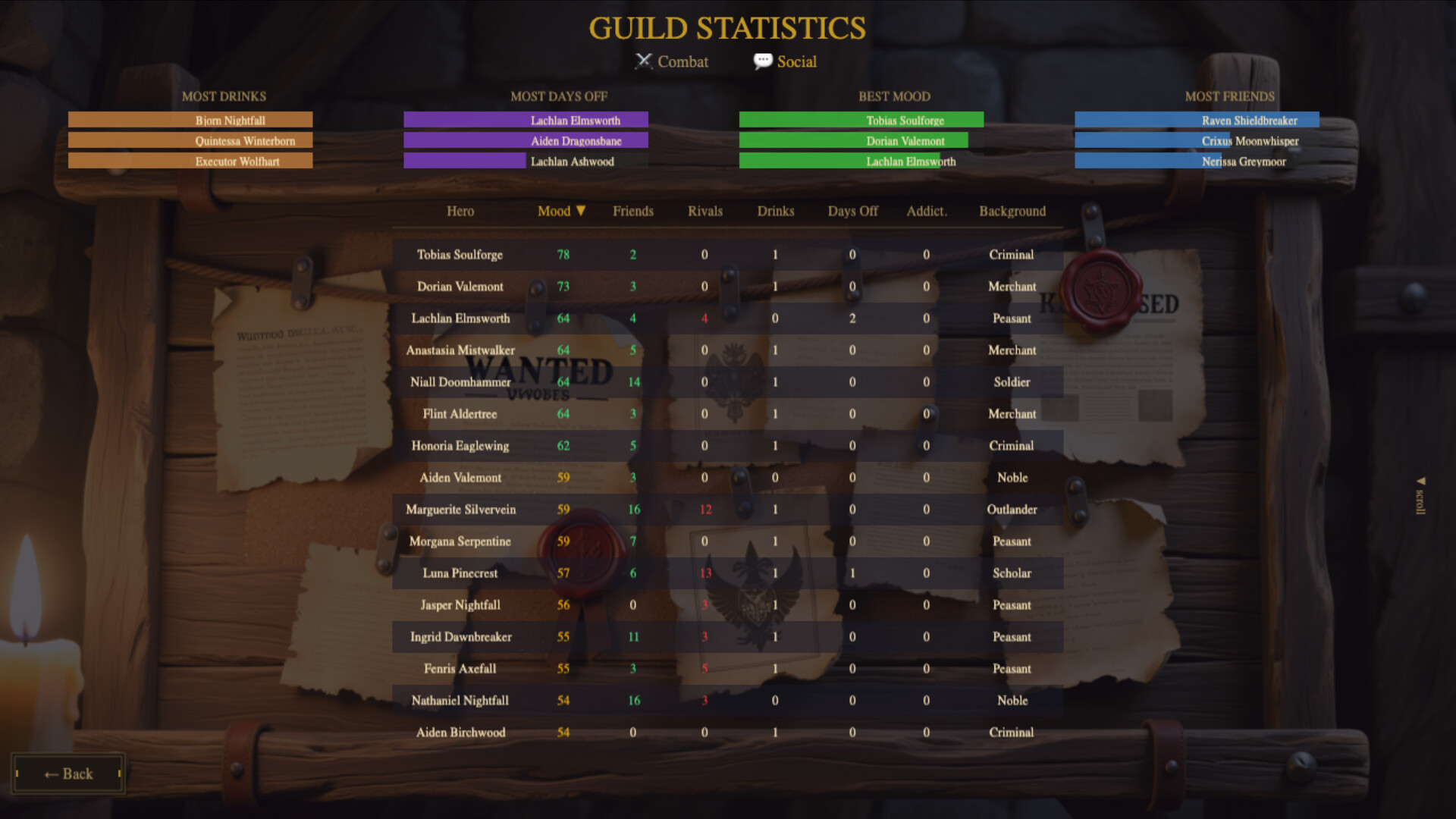The height and width of the screenshot is (819, 1456).
Task: Click Raven Shieldbreaker's friends bar
Action: point(1196,119)
